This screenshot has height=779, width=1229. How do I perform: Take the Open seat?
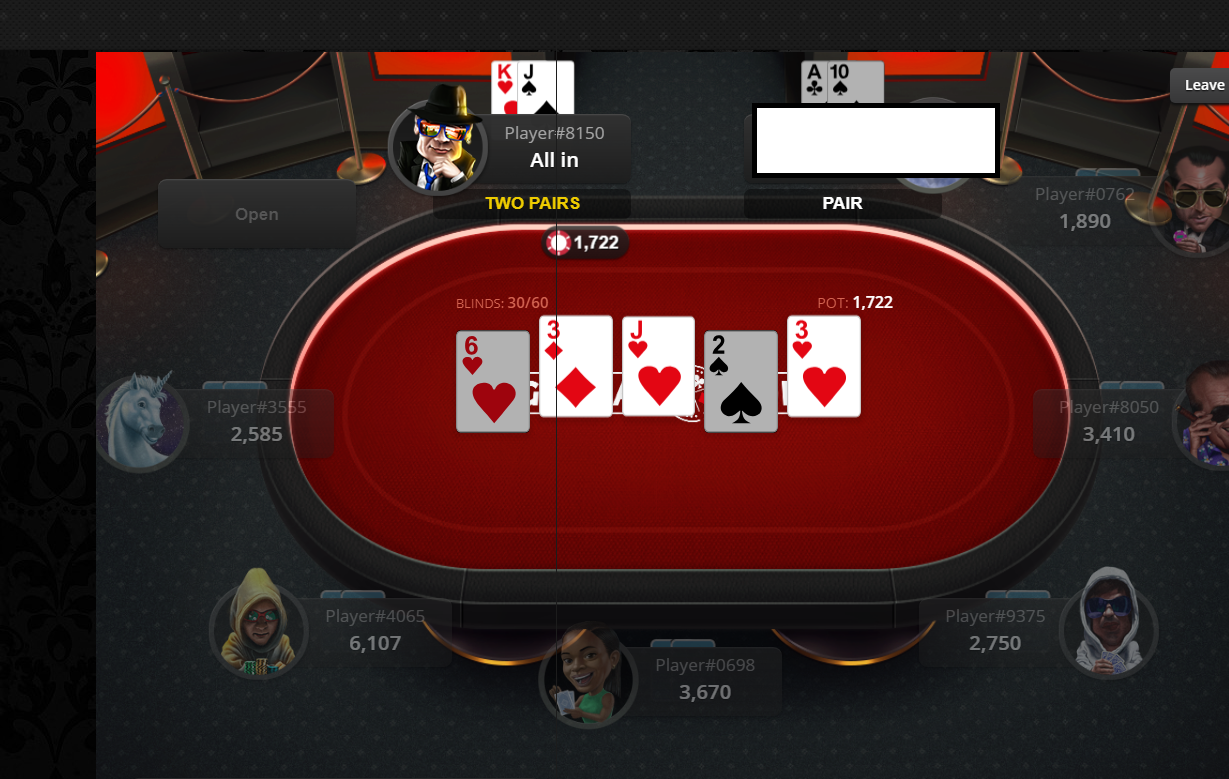pyautogui.click(x=257, y=214)
